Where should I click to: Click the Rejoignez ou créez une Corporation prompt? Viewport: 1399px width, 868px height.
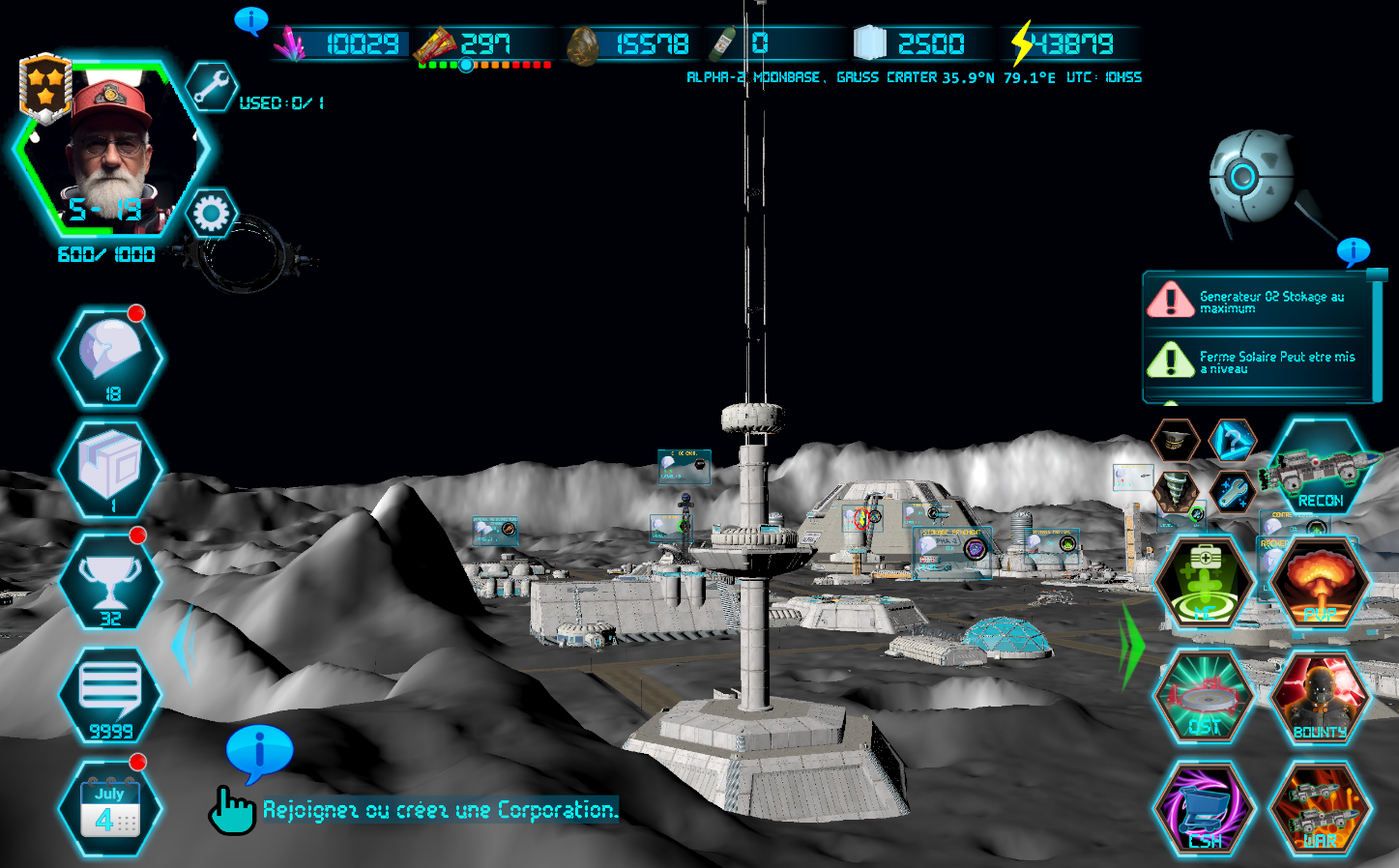click(x=440, y=810)
